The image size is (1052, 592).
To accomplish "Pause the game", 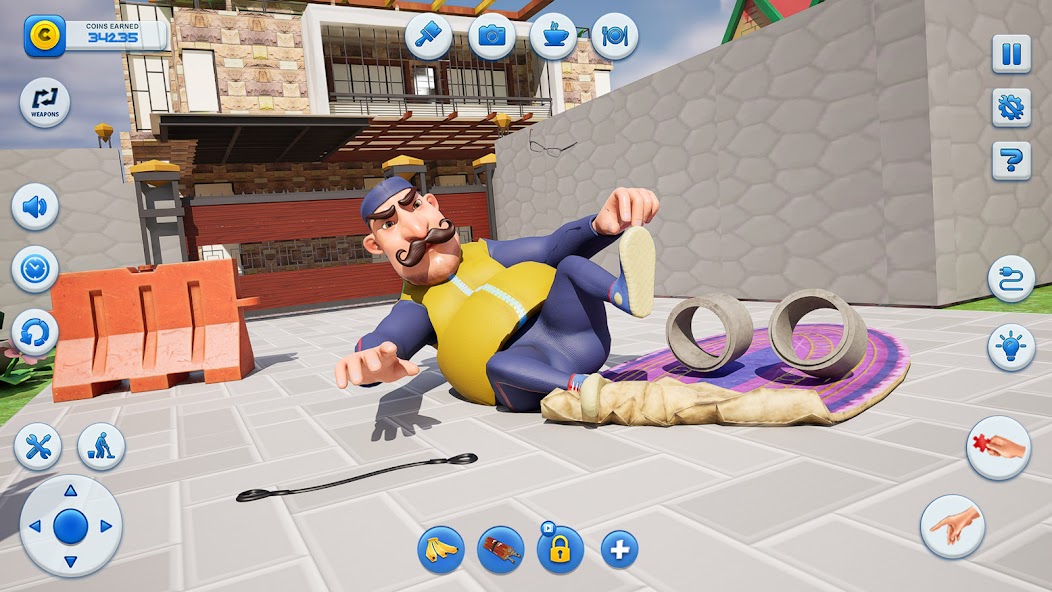I will (x=1011, y=54).
